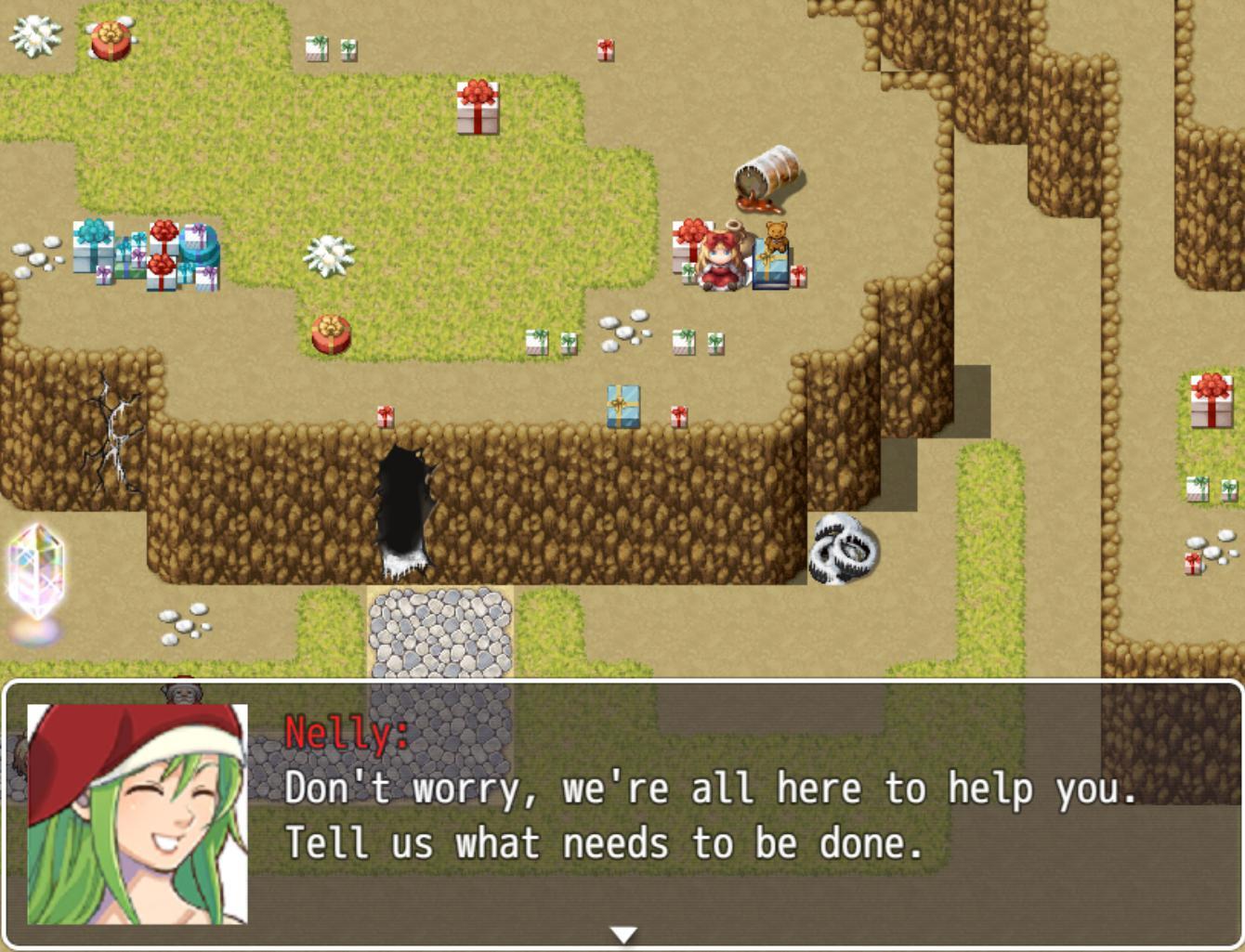Click Nelly's portrait in the dialogue box

tap(139, 813)
